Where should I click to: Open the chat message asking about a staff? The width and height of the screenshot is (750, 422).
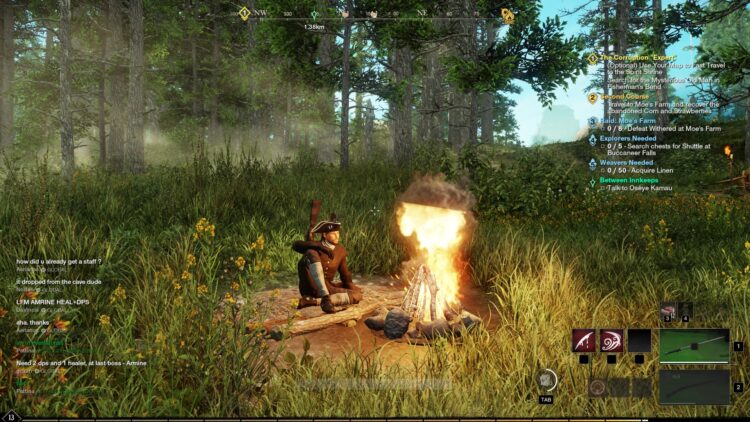(59, 261)
